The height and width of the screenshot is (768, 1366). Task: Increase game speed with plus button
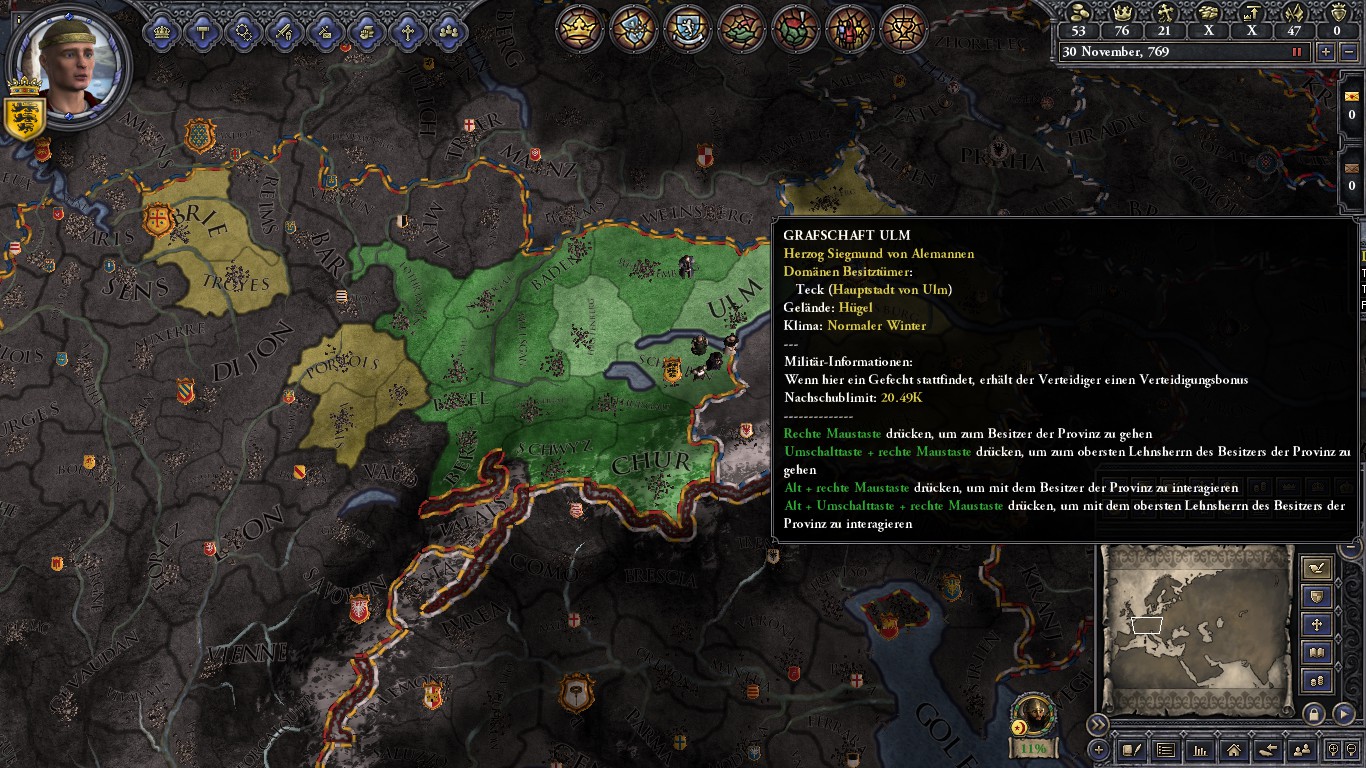pyautogui.click(x=1326, y=52)
